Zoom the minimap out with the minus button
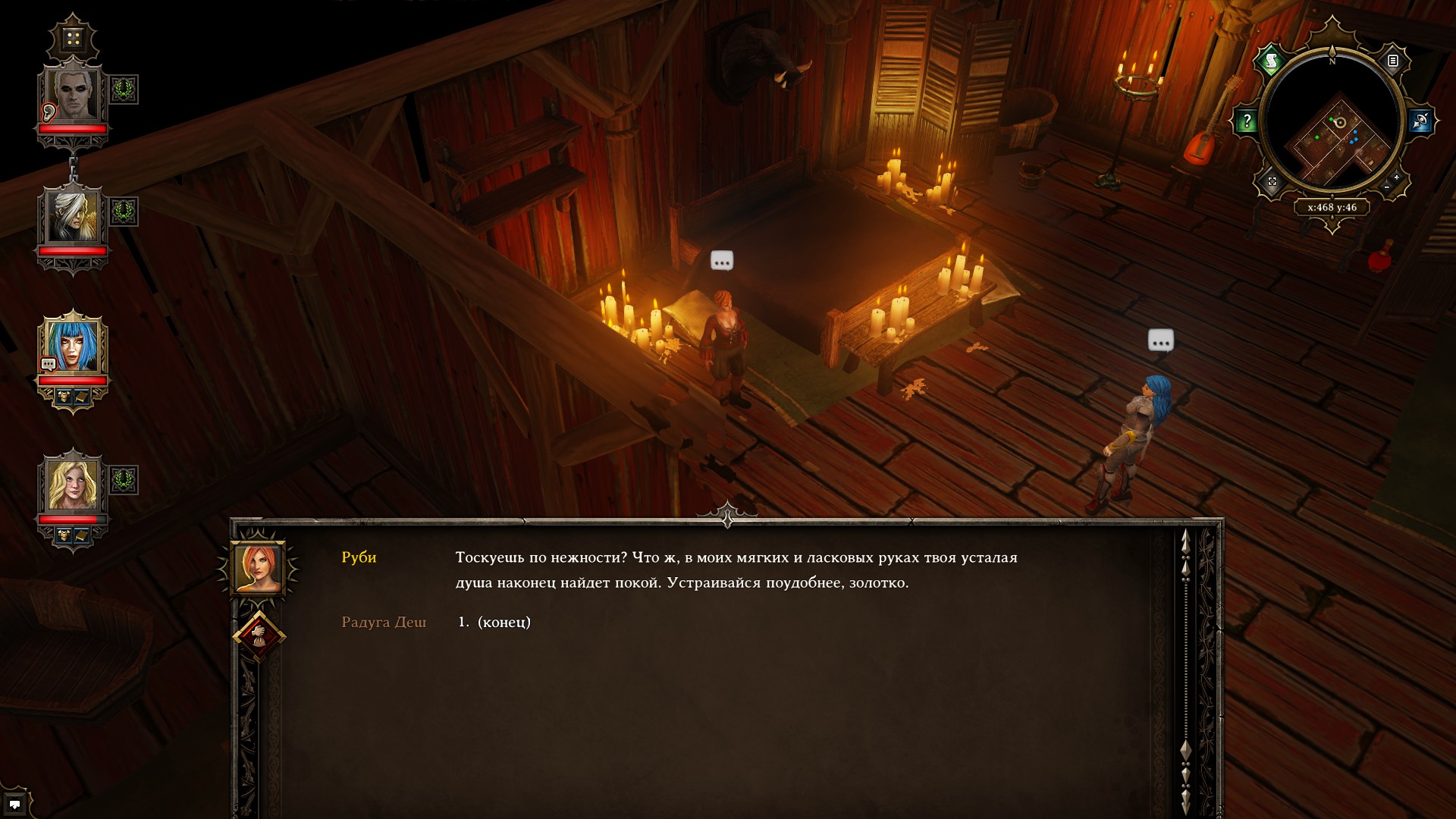 [1387, 187]
